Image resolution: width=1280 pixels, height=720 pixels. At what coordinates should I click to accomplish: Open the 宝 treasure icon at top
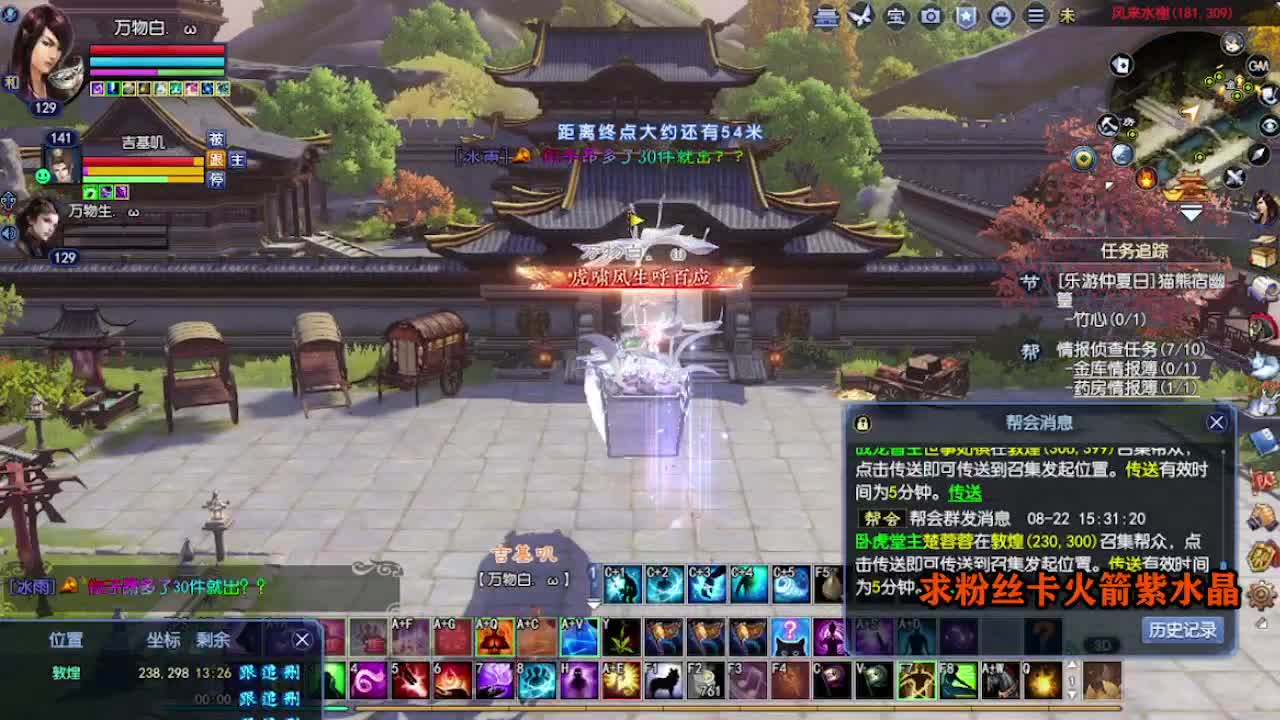895,16
